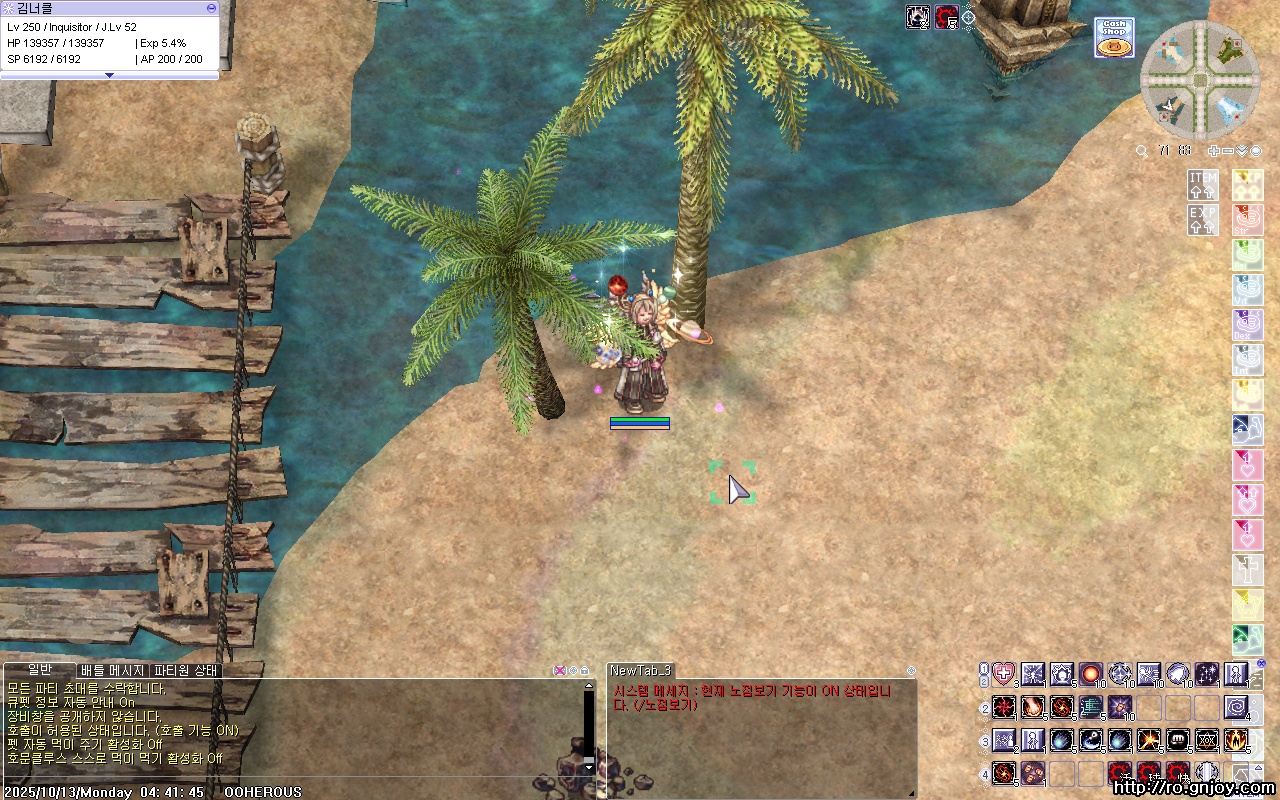
Task: Use the pink heart heal skill
Action: coord(1003,675)
